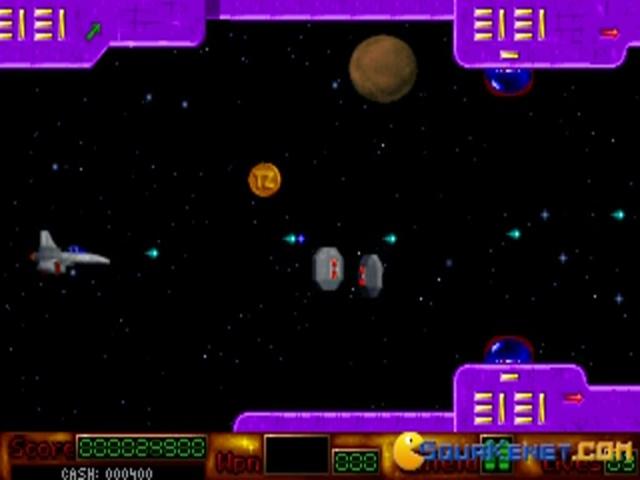Click the Squakenet.com watermark logo
640x480 pixels.
pos(511,451)
